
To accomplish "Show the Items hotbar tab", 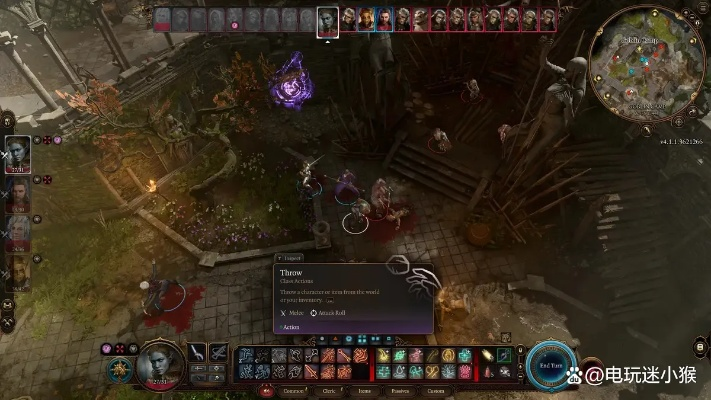I will 364,391.
